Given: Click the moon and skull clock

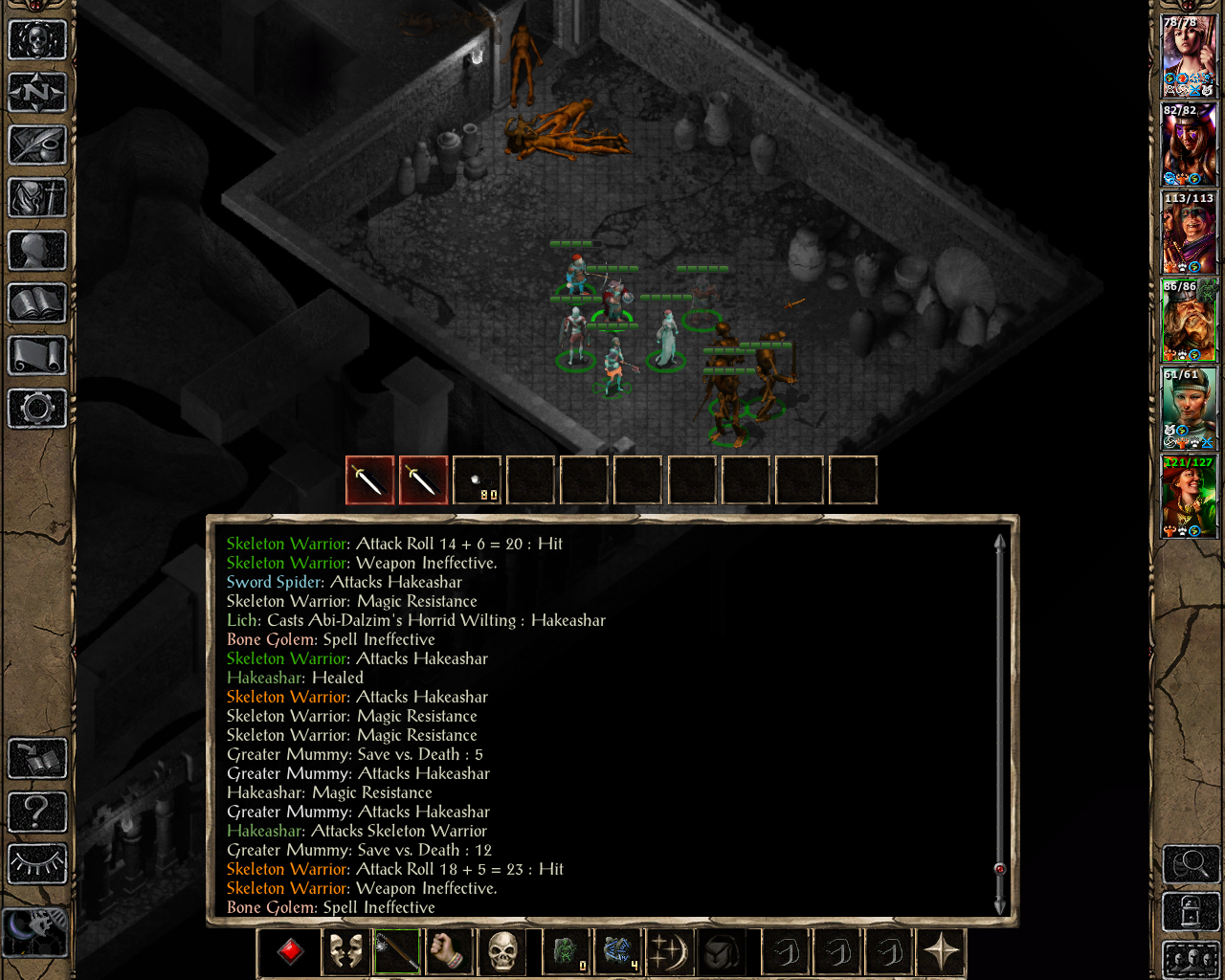Looking at the screenshot, I should tap(35, 930).
